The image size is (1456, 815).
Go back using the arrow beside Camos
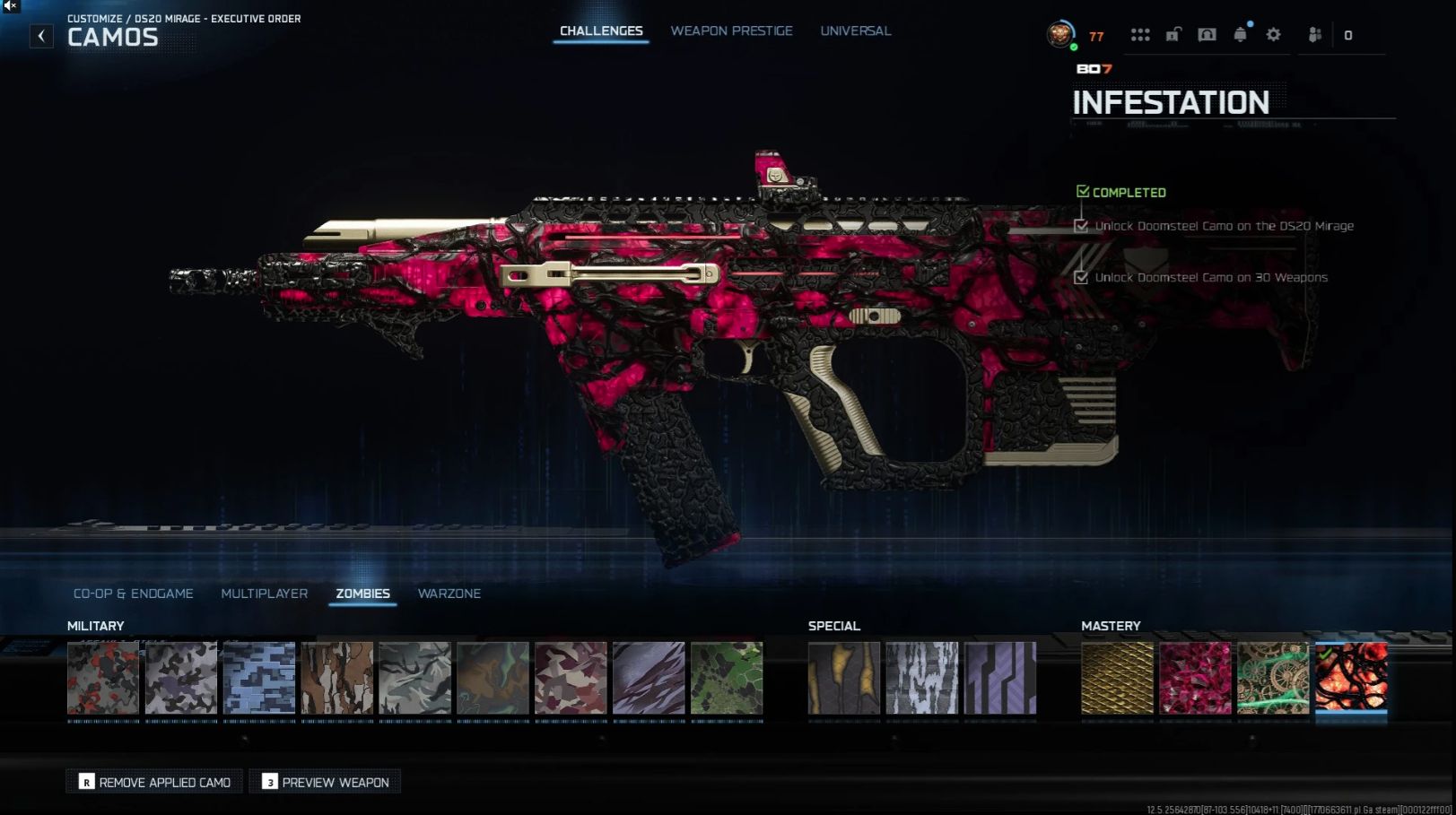pos(41,36)
